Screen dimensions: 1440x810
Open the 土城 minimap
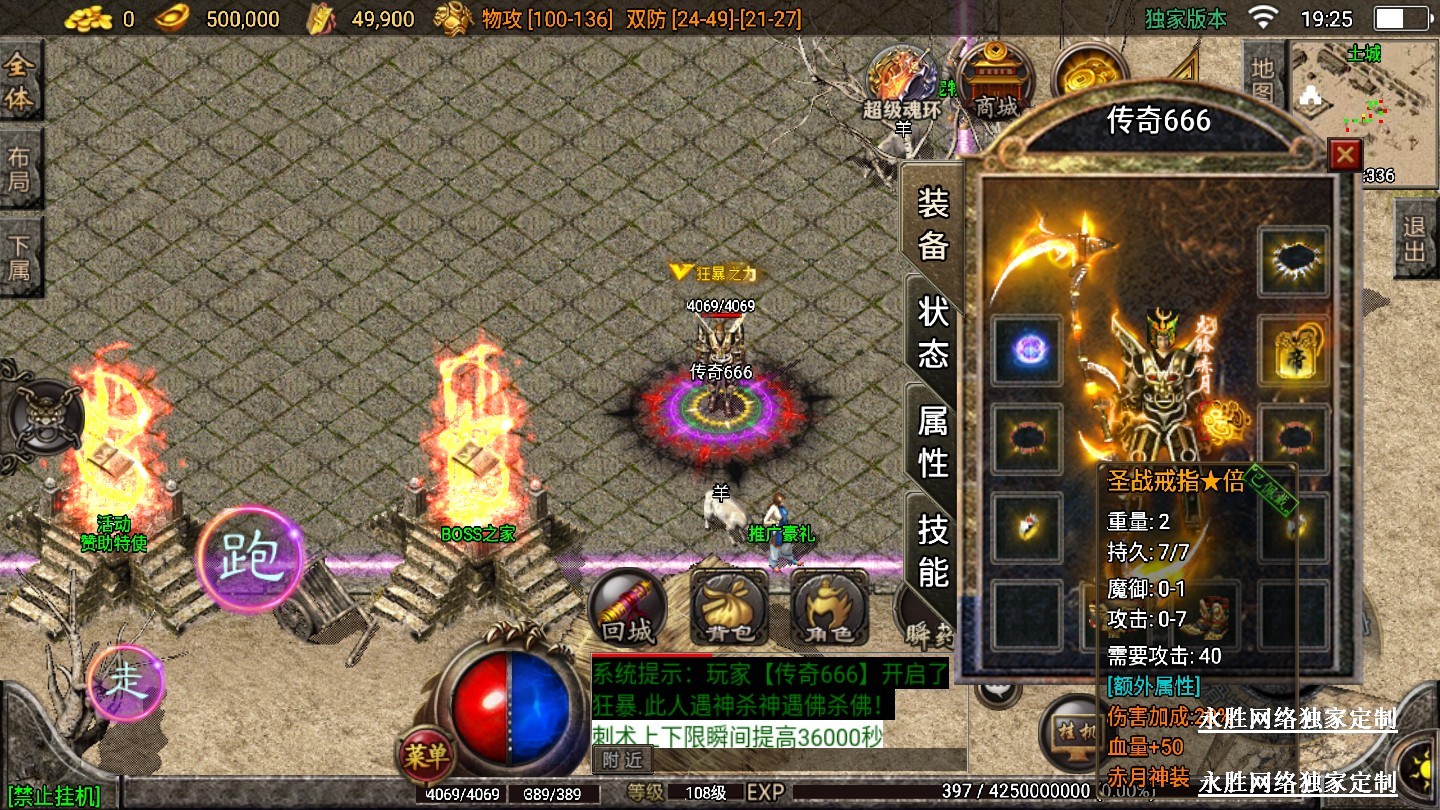(1364, 110)
